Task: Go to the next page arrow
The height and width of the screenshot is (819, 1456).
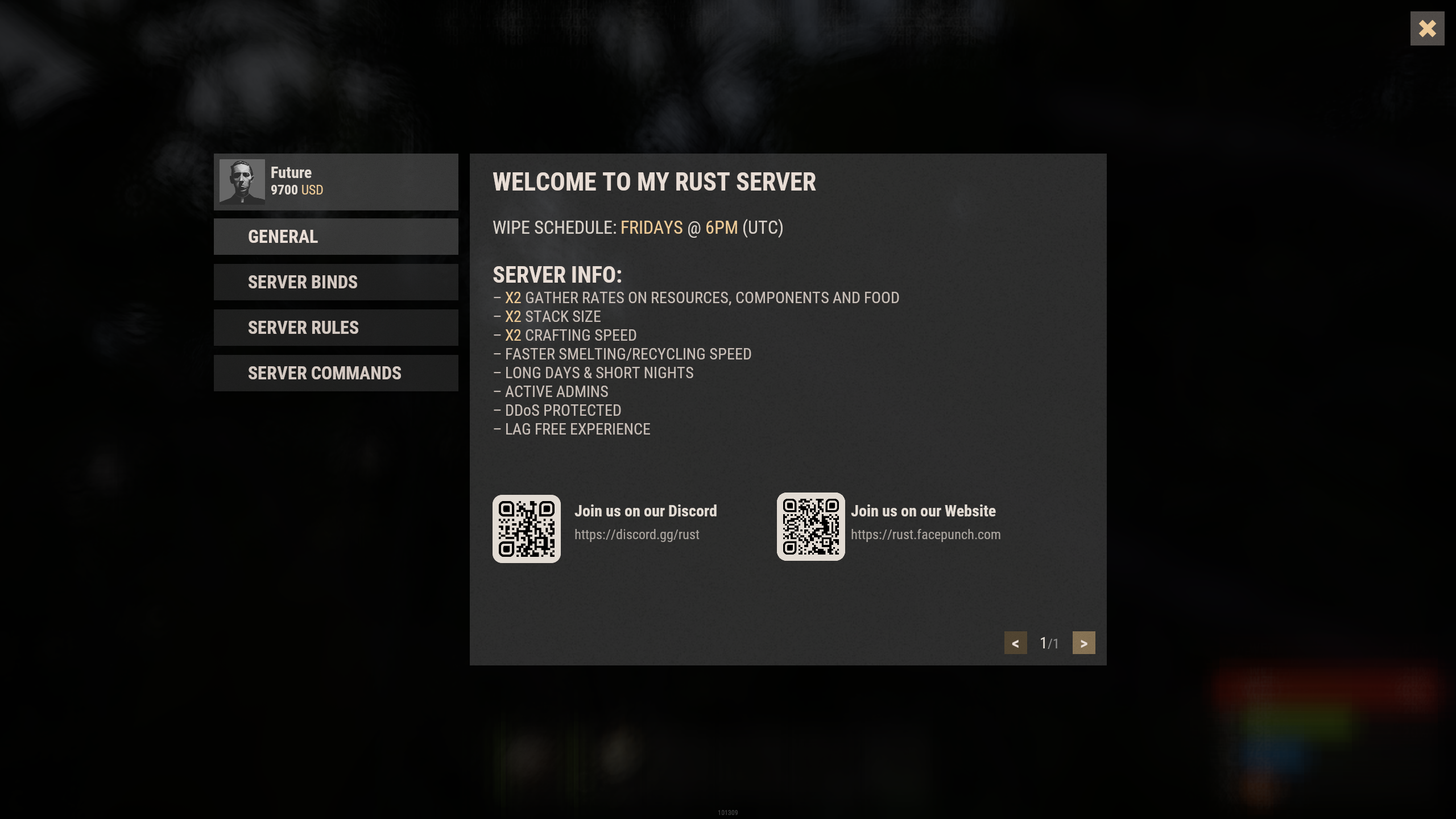Action: [x=1083, y=643]
